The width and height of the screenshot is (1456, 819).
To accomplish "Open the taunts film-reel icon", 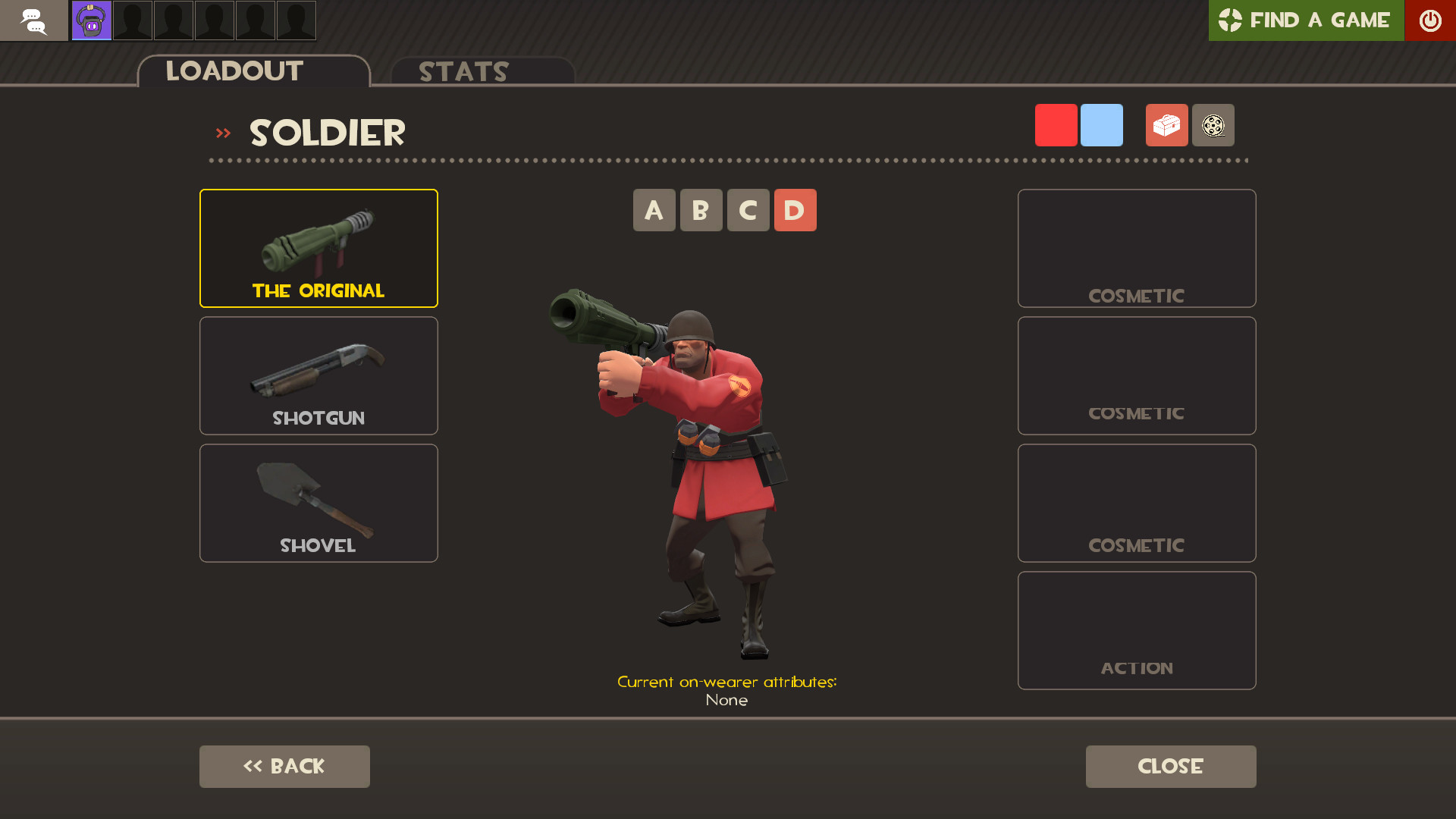I will 1213,125.
